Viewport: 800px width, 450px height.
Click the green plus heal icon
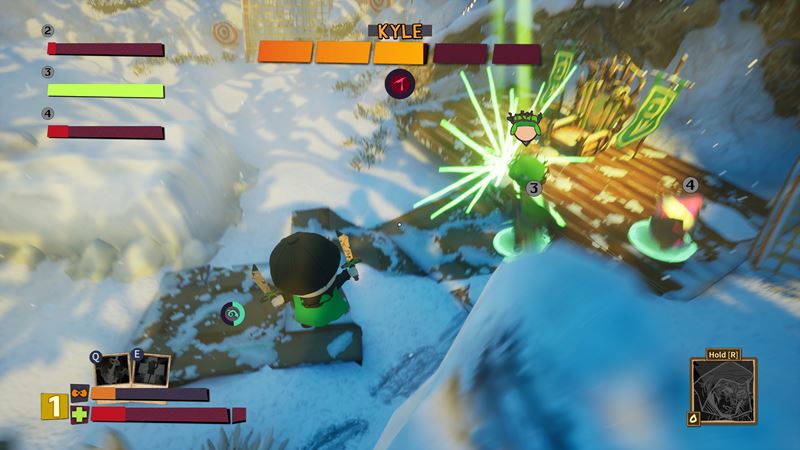79,414
